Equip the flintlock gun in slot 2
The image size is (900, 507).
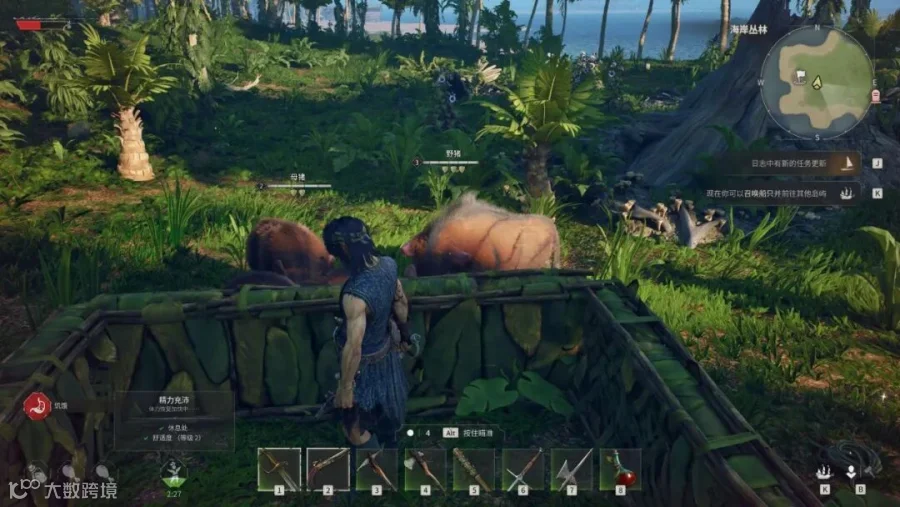click(327, 469)
